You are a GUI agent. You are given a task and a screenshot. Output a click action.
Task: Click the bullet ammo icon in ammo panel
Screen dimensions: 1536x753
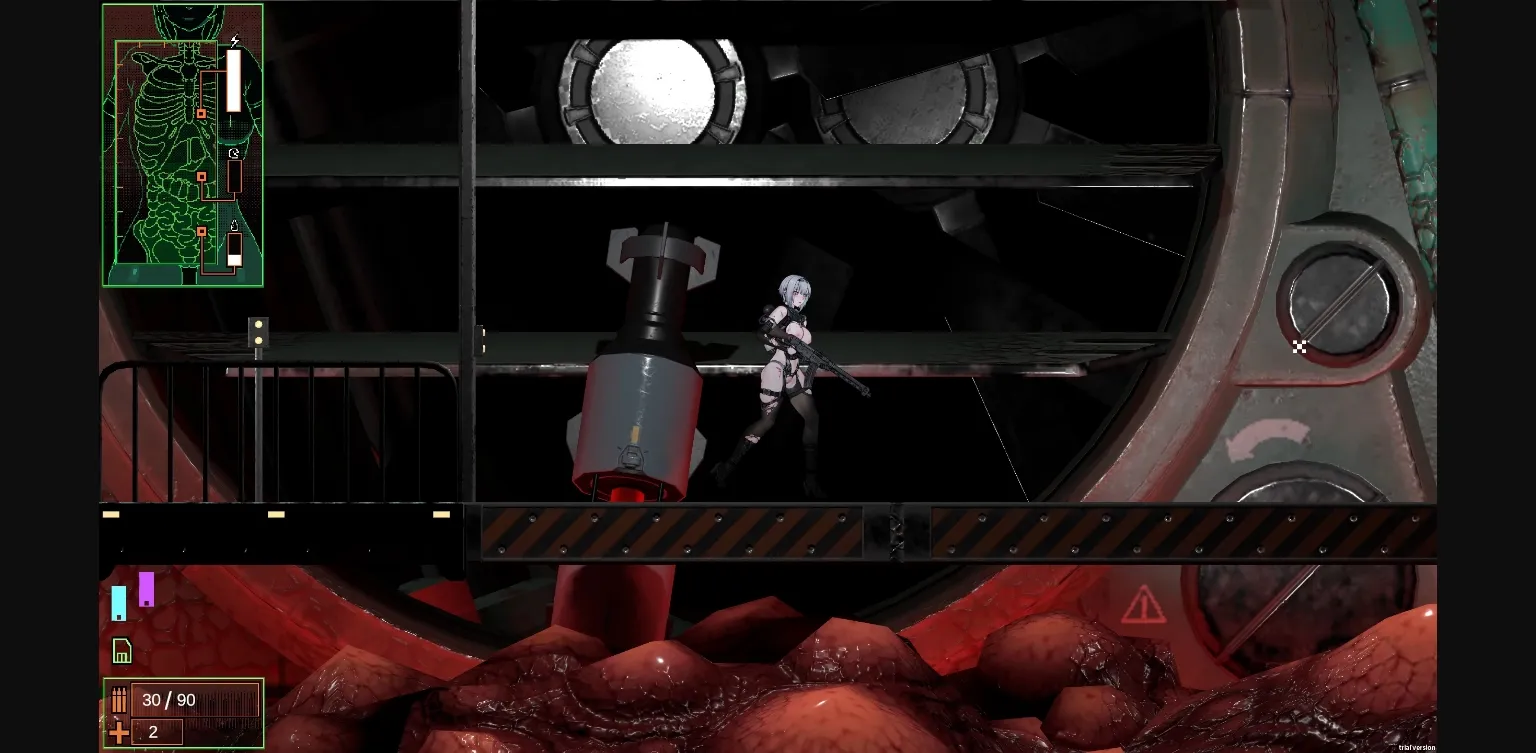(x=119, y=700)
